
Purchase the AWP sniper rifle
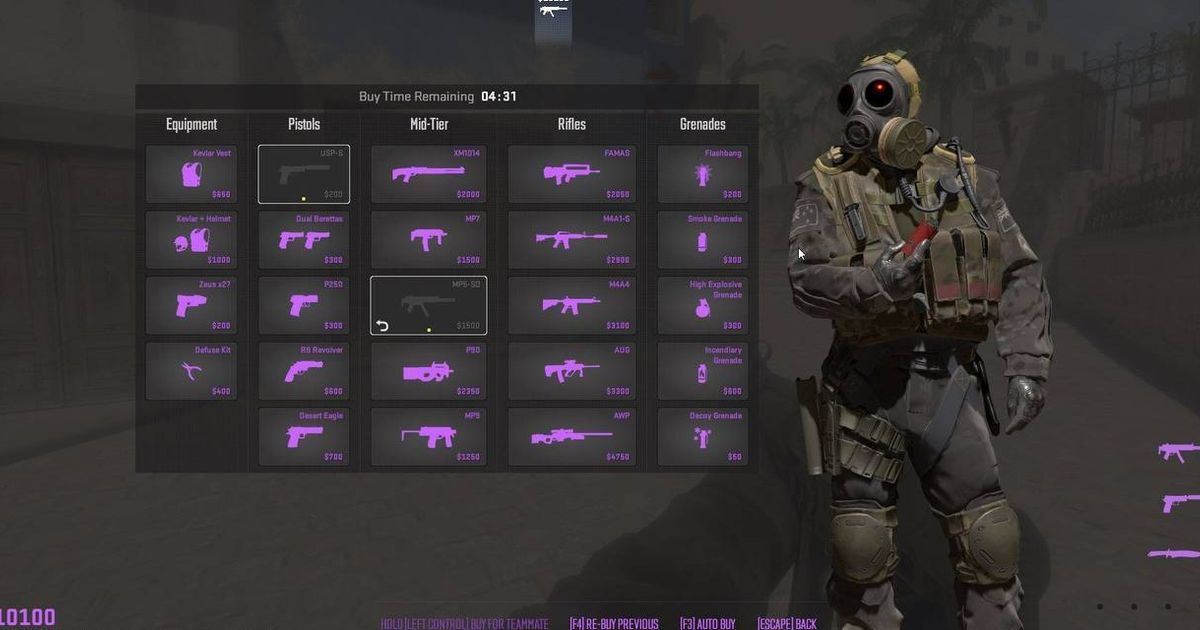click(x=571, y=437)
